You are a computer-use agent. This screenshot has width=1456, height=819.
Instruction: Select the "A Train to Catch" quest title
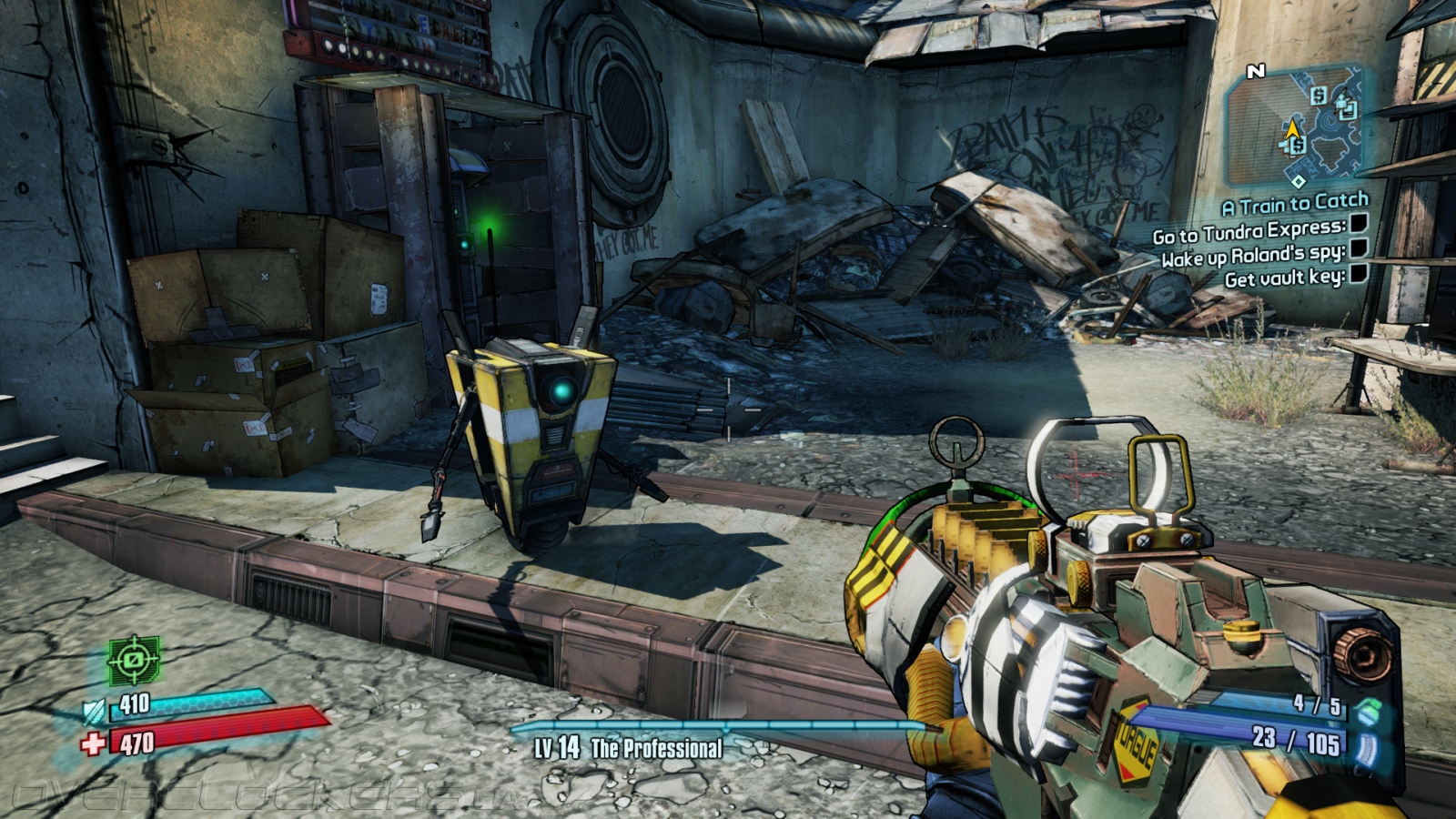1294,205
